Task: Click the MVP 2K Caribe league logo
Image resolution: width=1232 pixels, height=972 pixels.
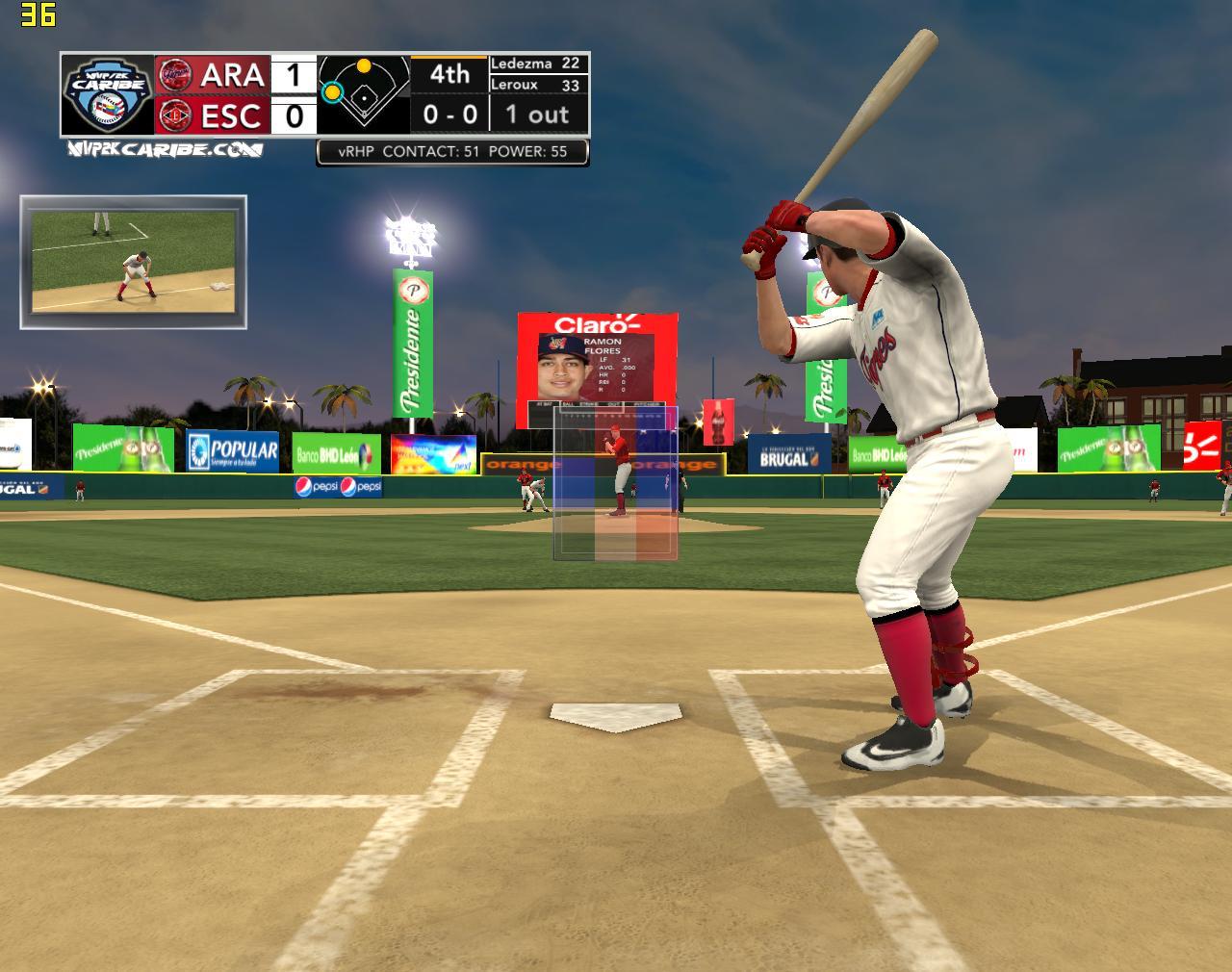Action: coord(107,93)
